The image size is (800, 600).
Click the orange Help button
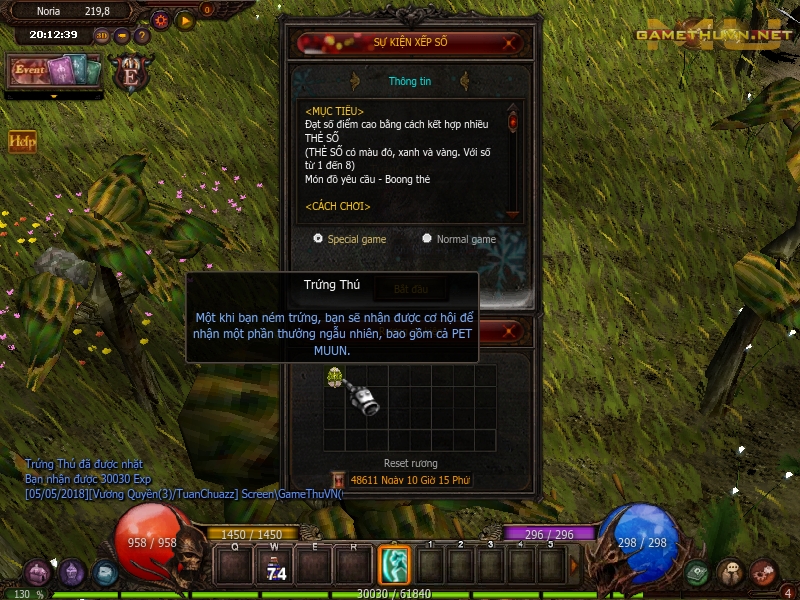pyautogui.click(x=21, y=141)
